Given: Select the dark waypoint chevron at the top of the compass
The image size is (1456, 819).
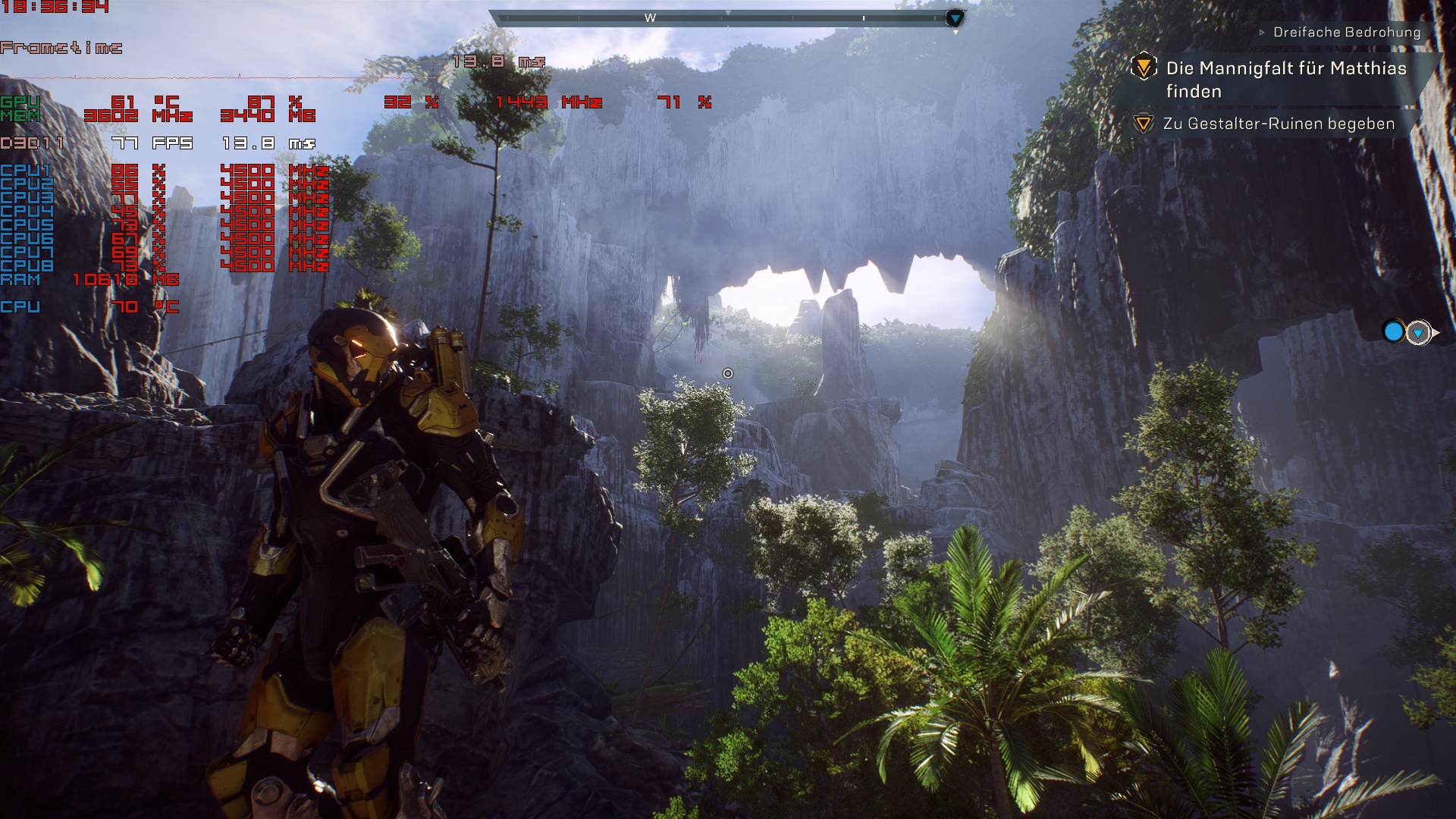Looking at the screenshot, I should coord(954,17).
